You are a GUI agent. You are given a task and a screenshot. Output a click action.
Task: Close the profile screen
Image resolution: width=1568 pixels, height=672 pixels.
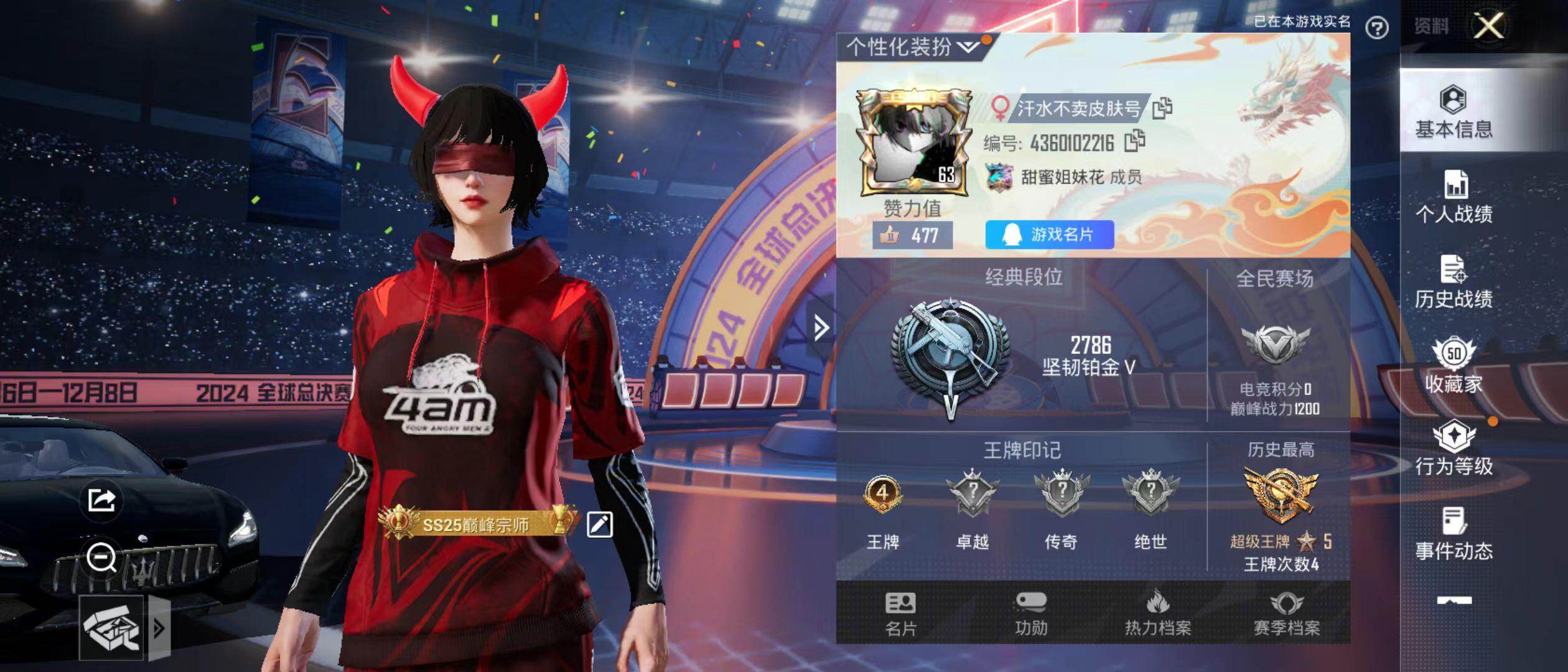tap(1488, 26)
